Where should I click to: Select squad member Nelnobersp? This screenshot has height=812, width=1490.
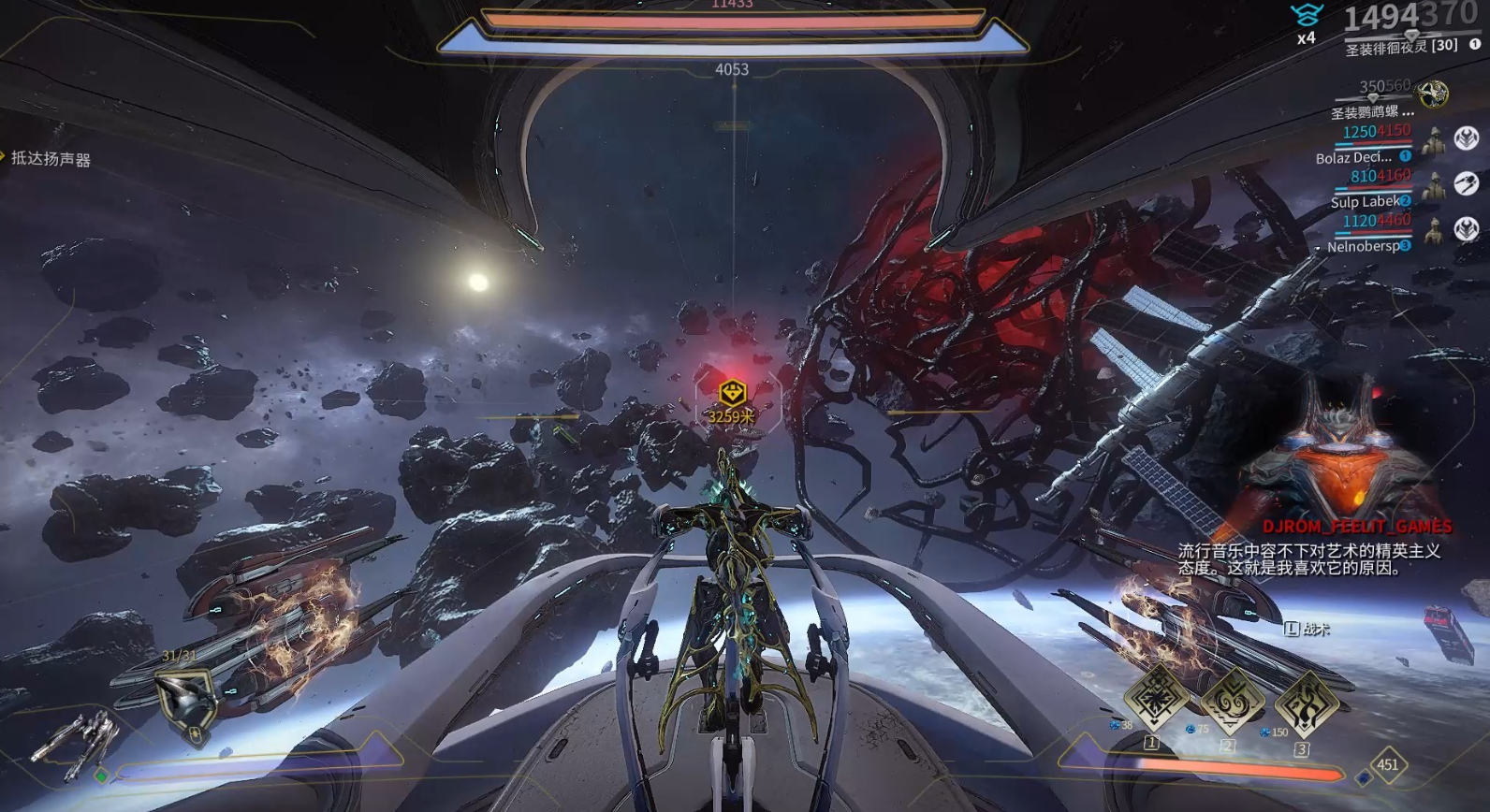tap(1363, 247)
